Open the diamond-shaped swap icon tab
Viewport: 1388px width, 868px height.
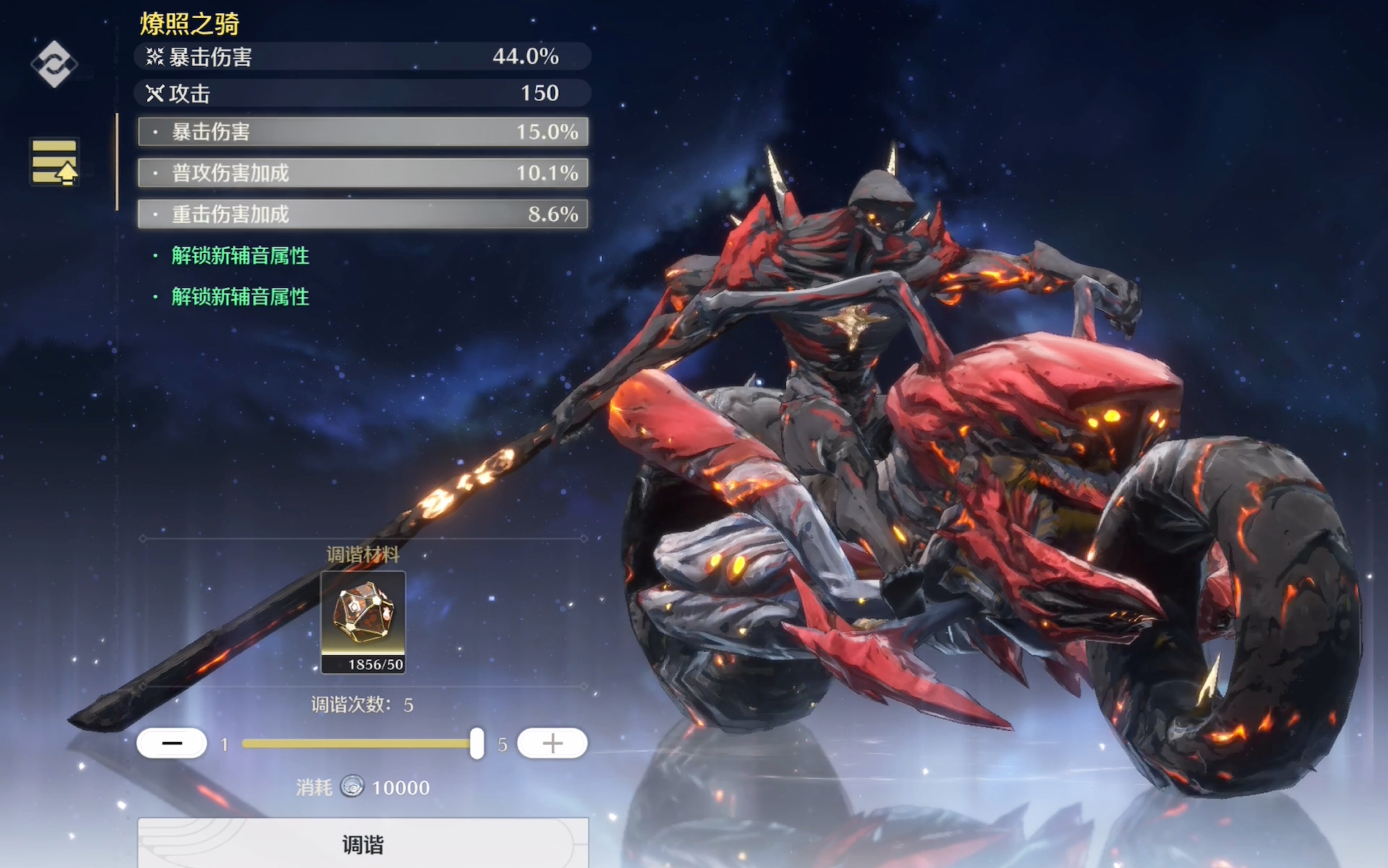coord(54,64)
